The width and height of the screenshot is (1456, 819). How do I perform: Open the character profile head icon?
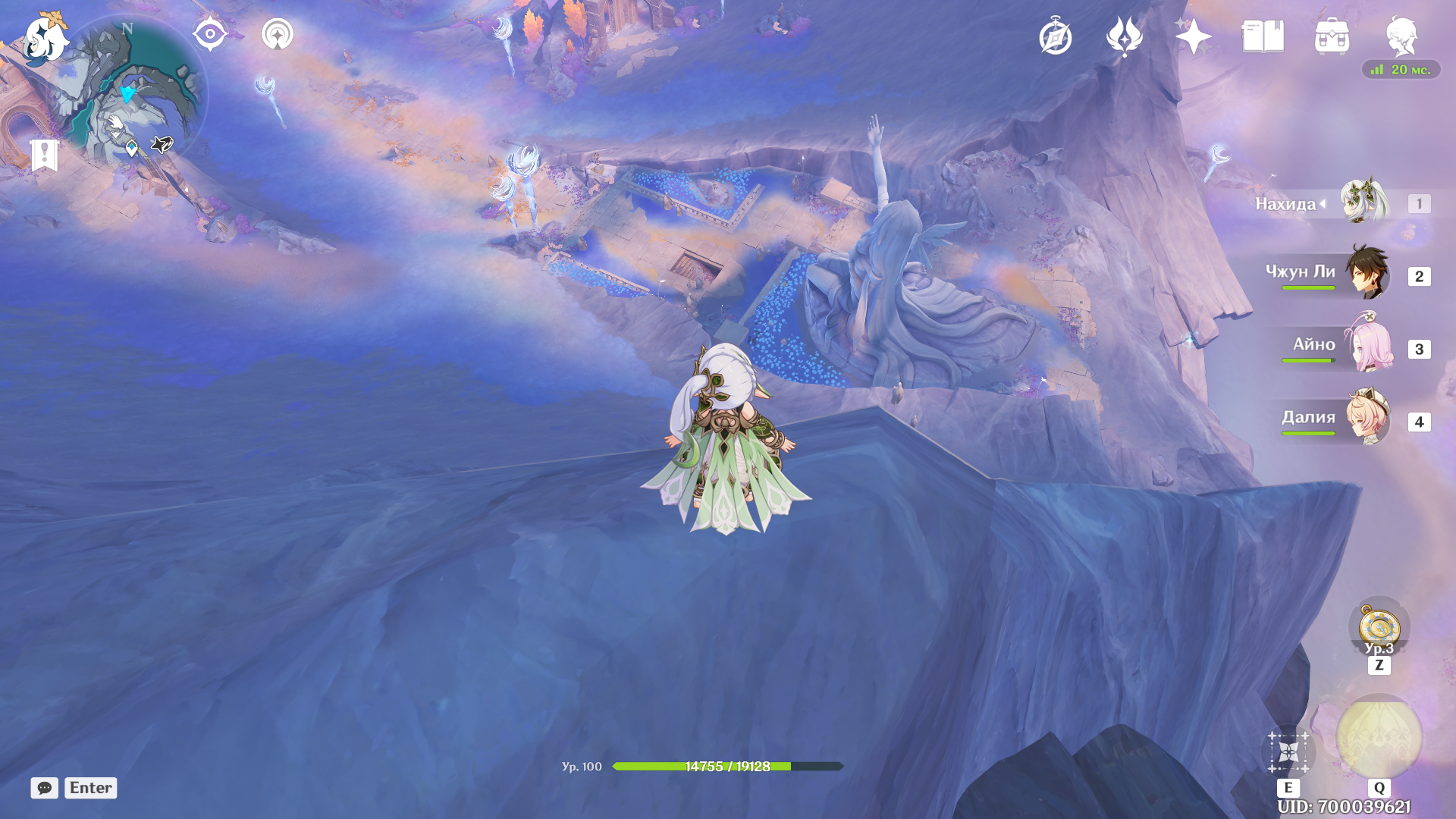(1401, 36)
